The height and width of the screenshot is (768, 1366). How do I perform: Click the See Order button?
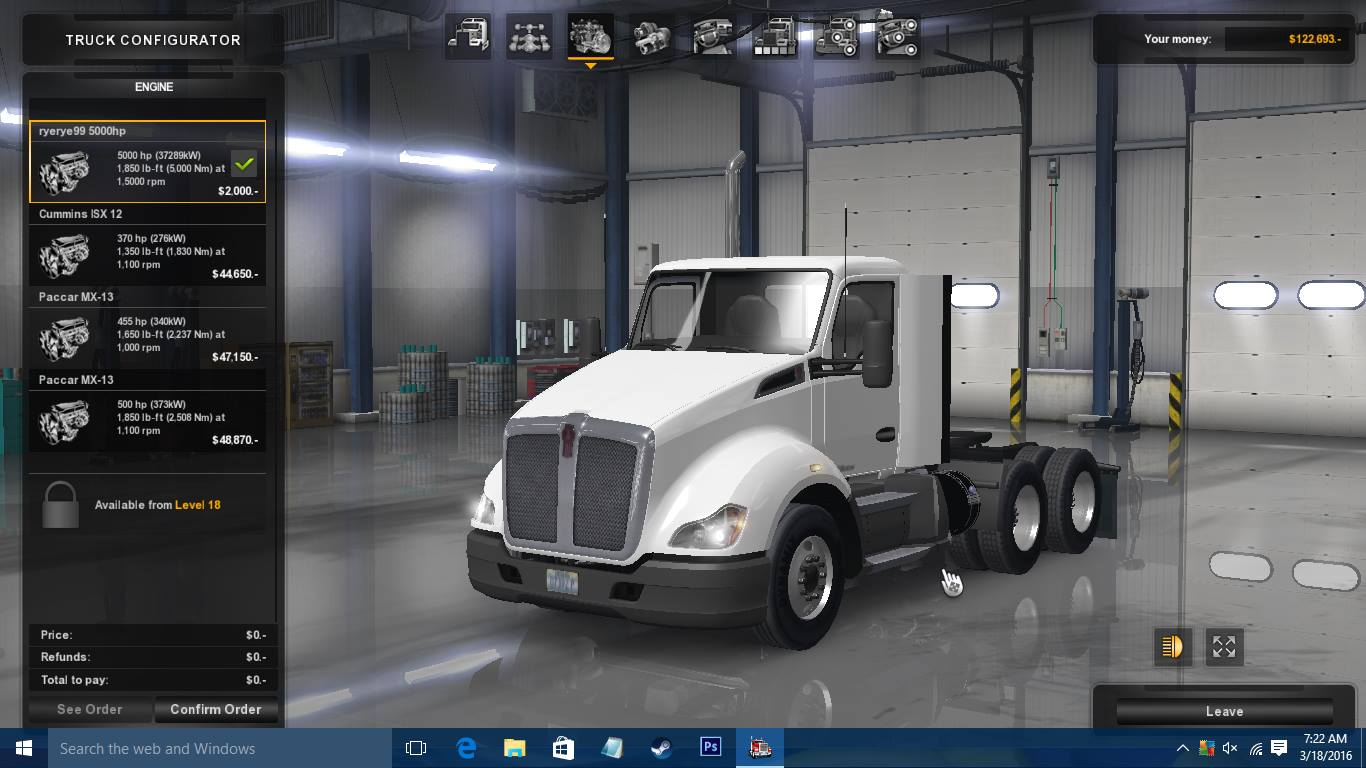(90, 709)
